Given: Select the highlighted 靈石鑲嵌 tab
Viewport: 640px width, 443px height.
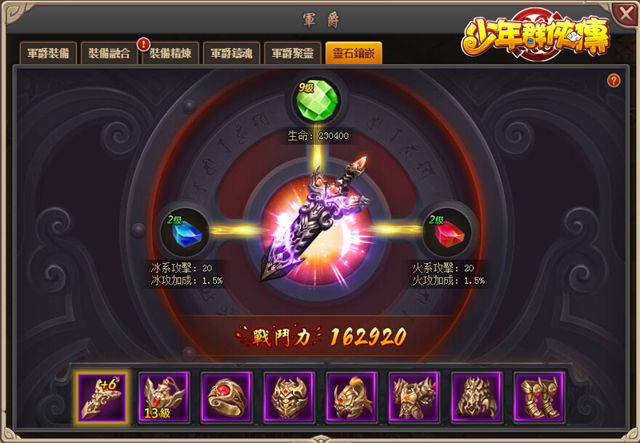Looking at the screenshot, I should (x=352, y=54).
